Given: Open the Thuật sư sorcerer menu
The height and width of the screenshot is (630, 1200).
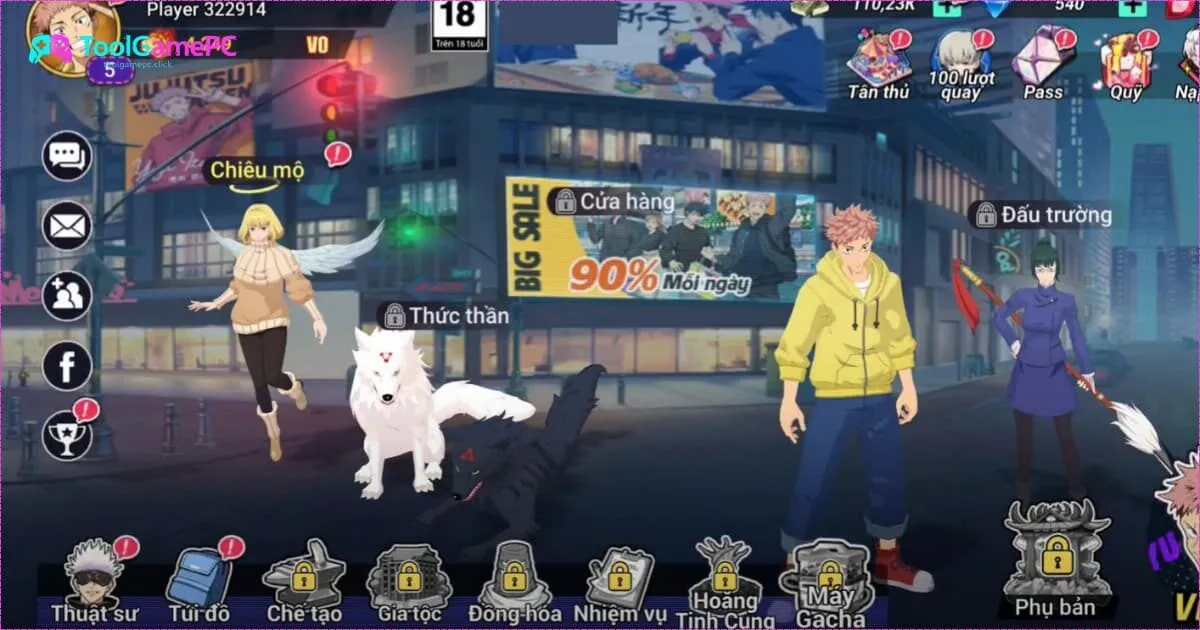Looking at the screenshot, I should coord(95,580).
